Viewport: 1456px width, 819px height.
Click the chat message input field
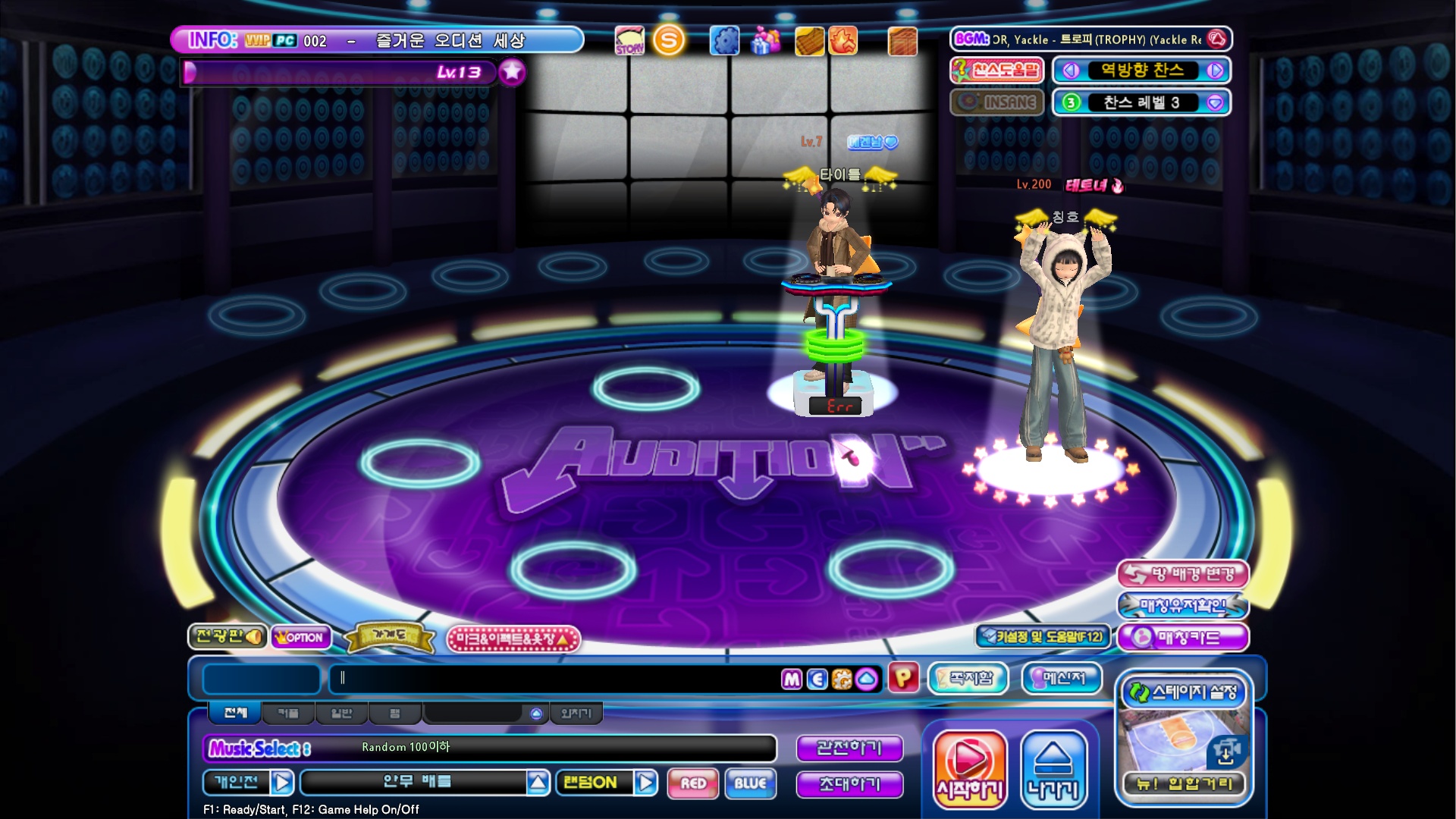[x=554, y=679]
